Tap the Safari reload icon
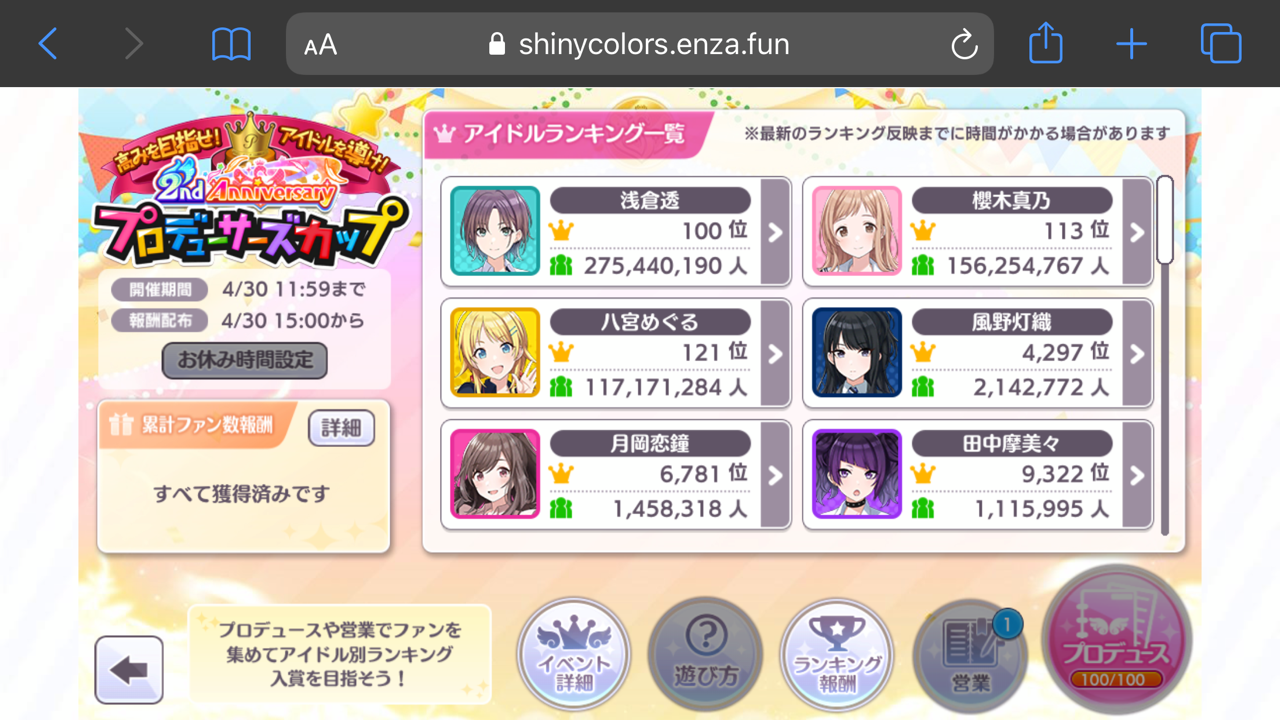Image resolution: width=1280 pixels, height=720 pixels. (x=963, y=44)
